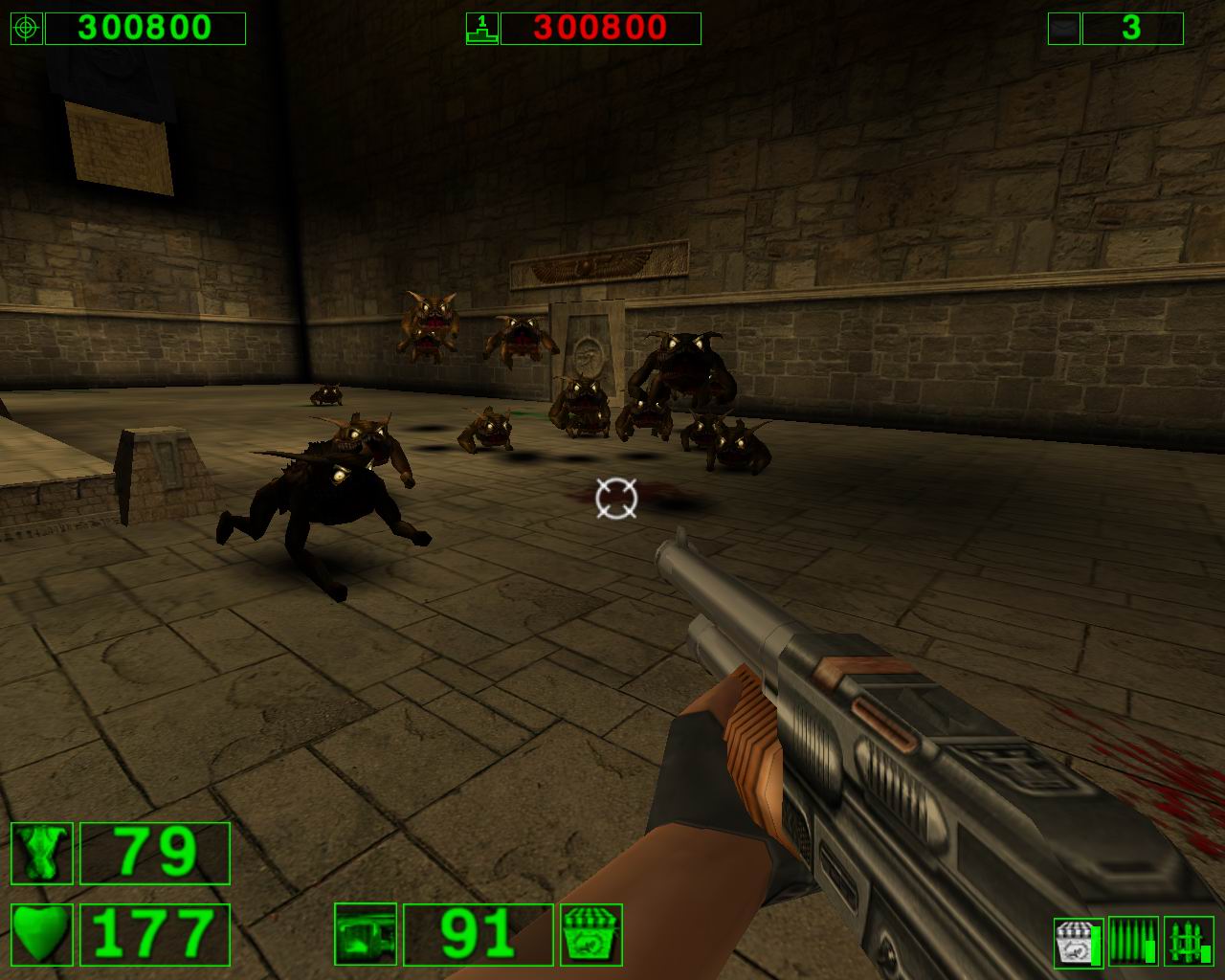Click the green heart health icon
Image resolution: width=1225 pixels, height=980 pixels.
[42, 934]
